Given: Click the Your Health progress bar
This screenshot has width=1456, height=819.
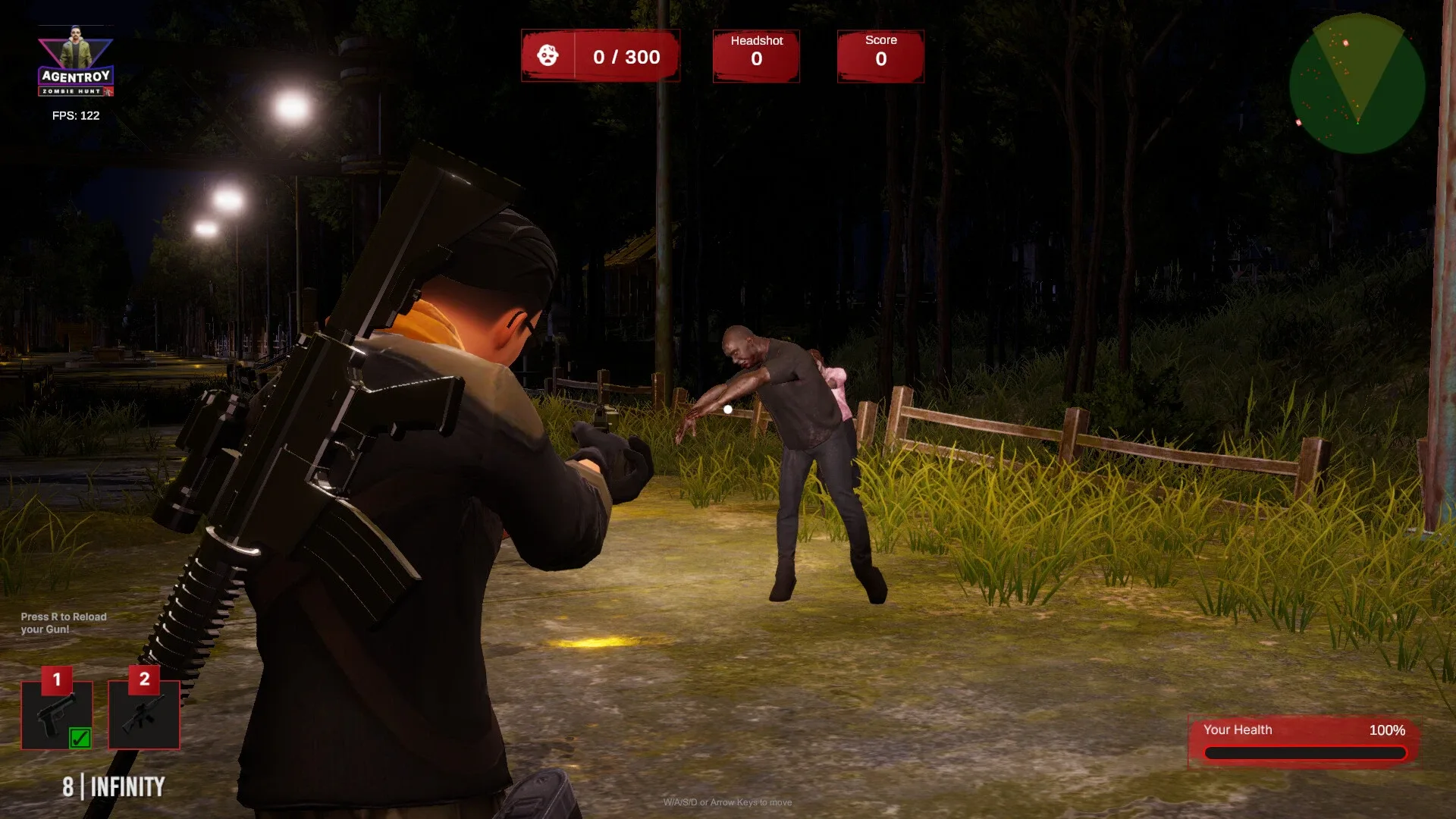Looking at the screenshot, I should [x=1305, y=752].
